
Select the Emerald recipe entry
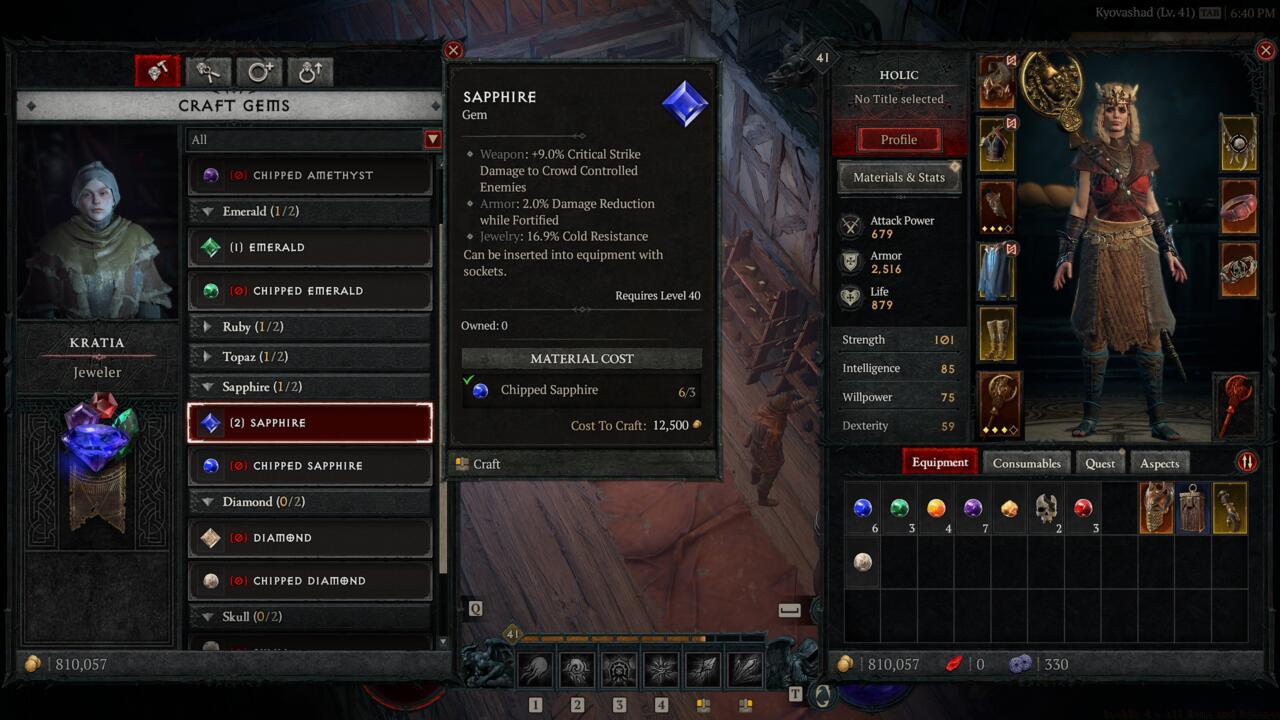[x=310, y=247]
